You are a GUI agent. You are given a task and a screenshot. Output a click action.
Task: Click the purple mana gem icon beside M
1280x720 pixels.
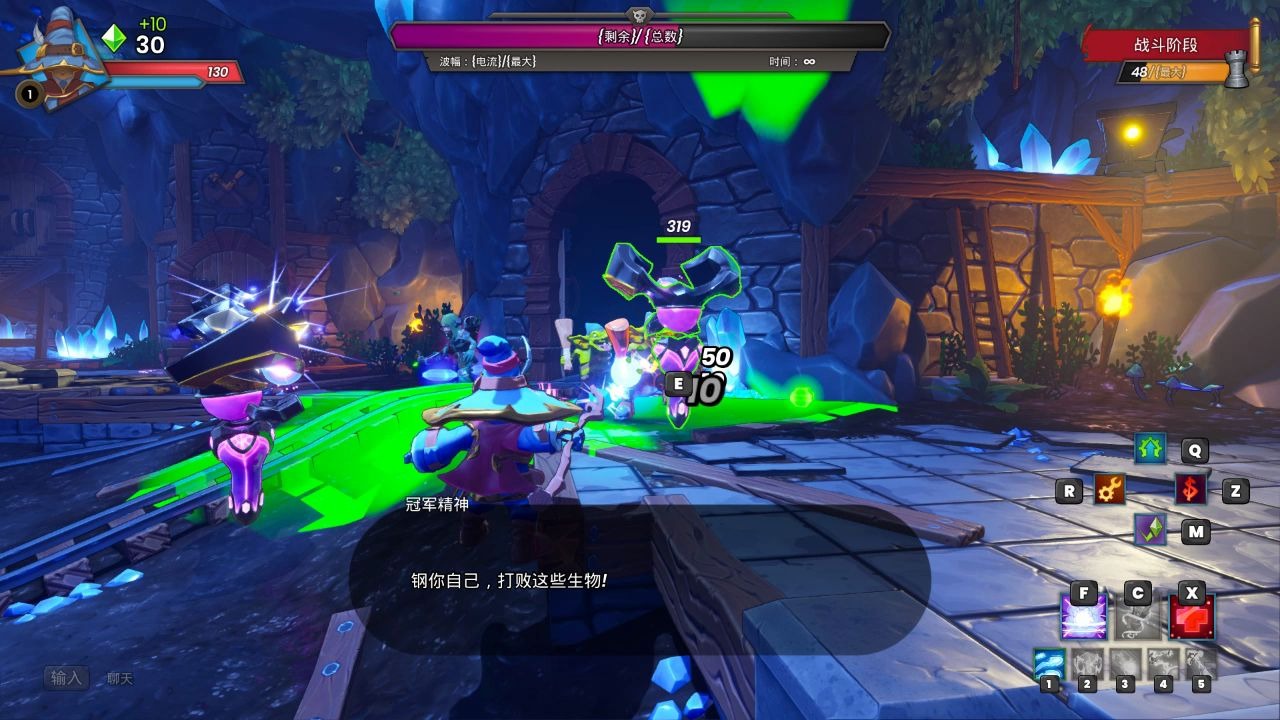pos(1148,531)
